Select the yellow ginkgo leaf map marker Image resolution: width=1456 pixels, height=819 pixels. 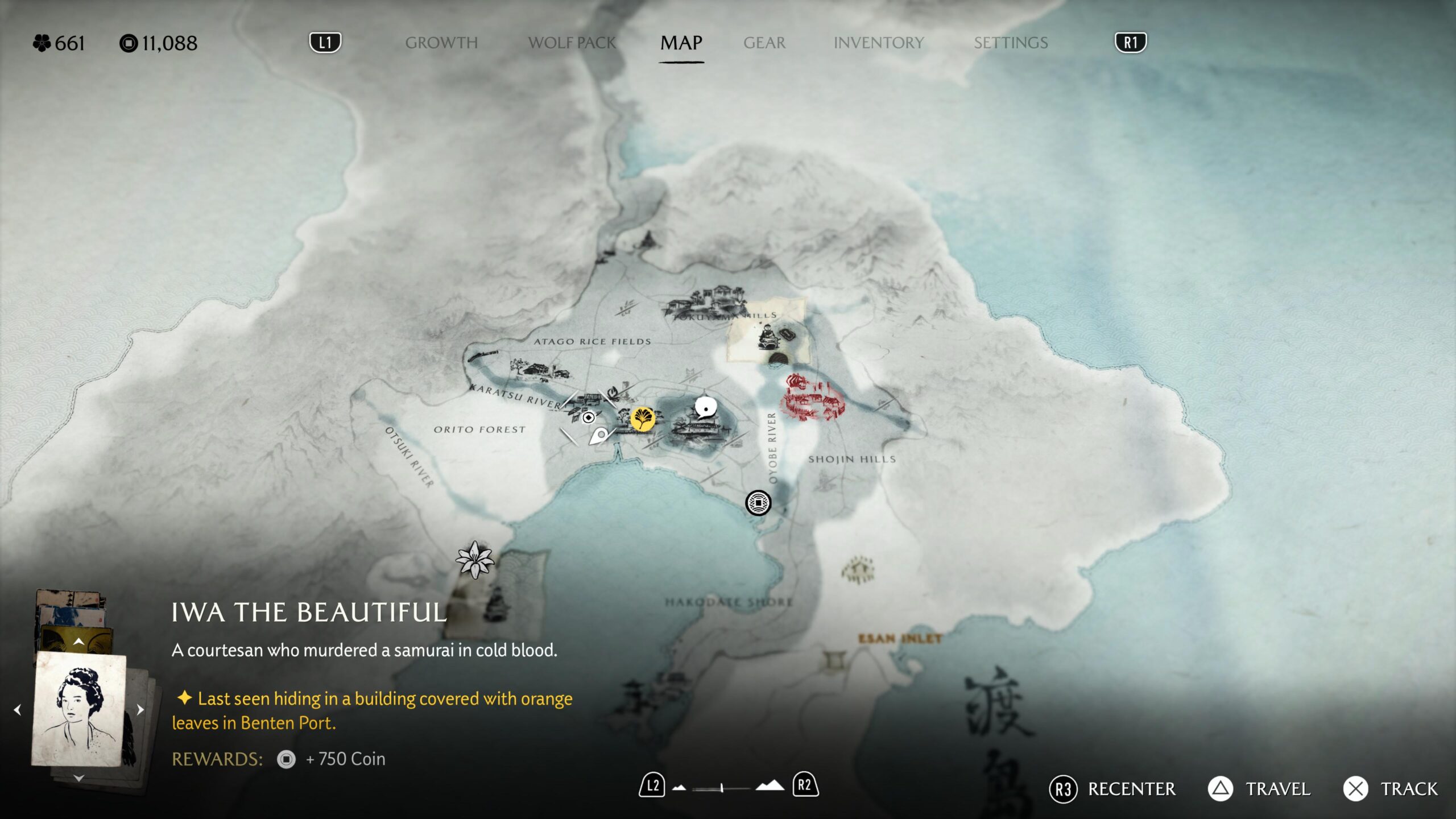[x=642, y=419]
